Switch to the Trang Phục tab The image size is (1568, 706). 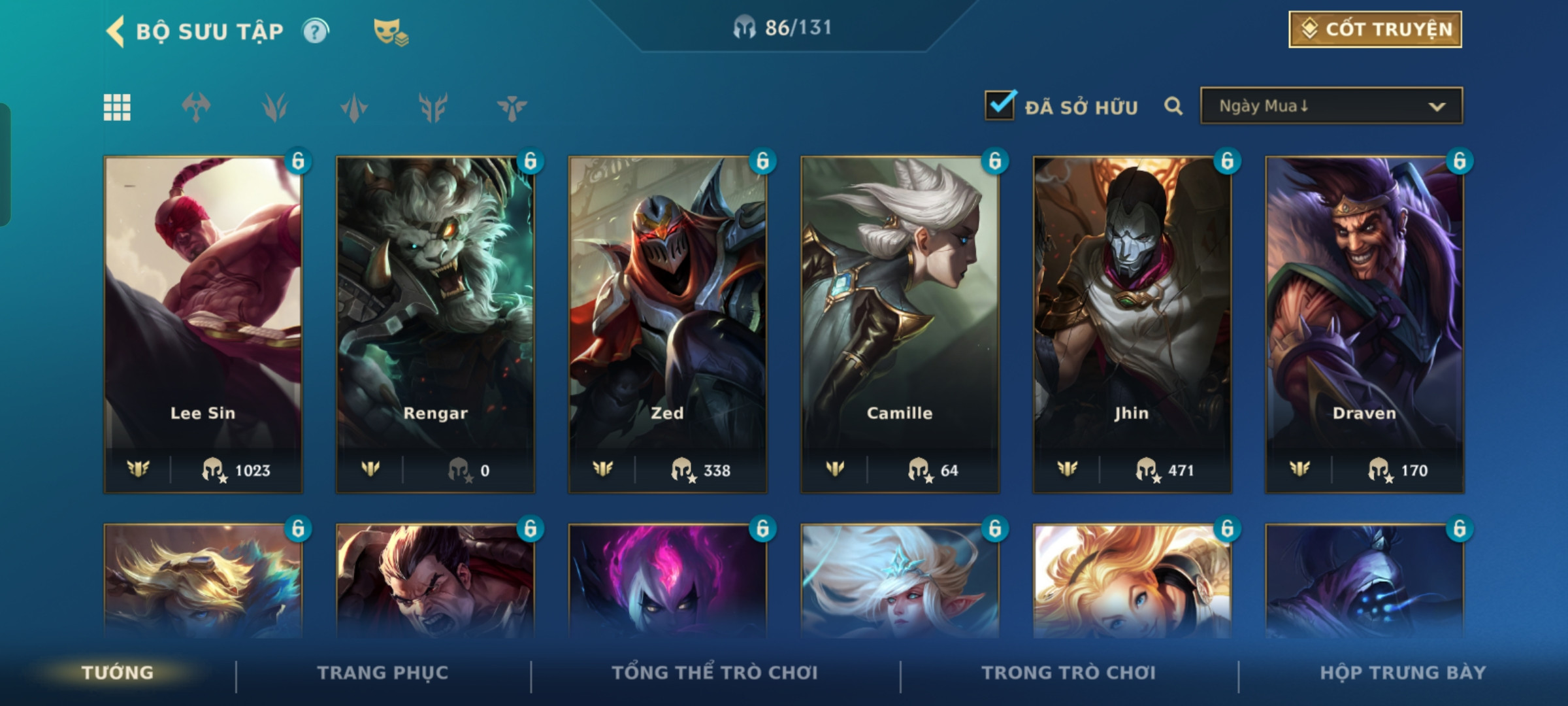(383, 673)
